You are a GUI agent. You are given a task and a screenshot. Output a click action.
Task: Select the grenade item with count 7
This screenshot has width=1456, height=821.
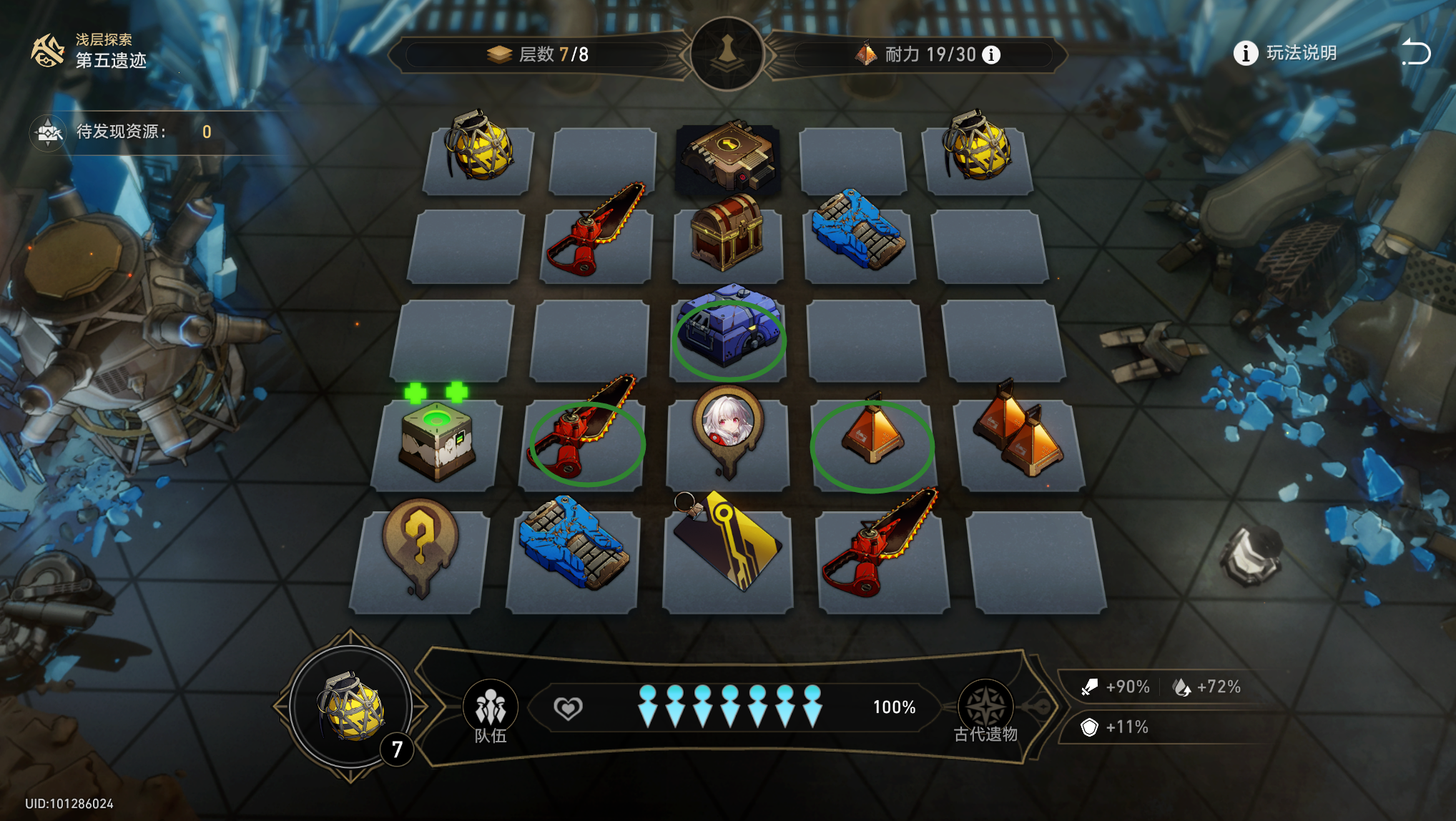coord(351,707)
